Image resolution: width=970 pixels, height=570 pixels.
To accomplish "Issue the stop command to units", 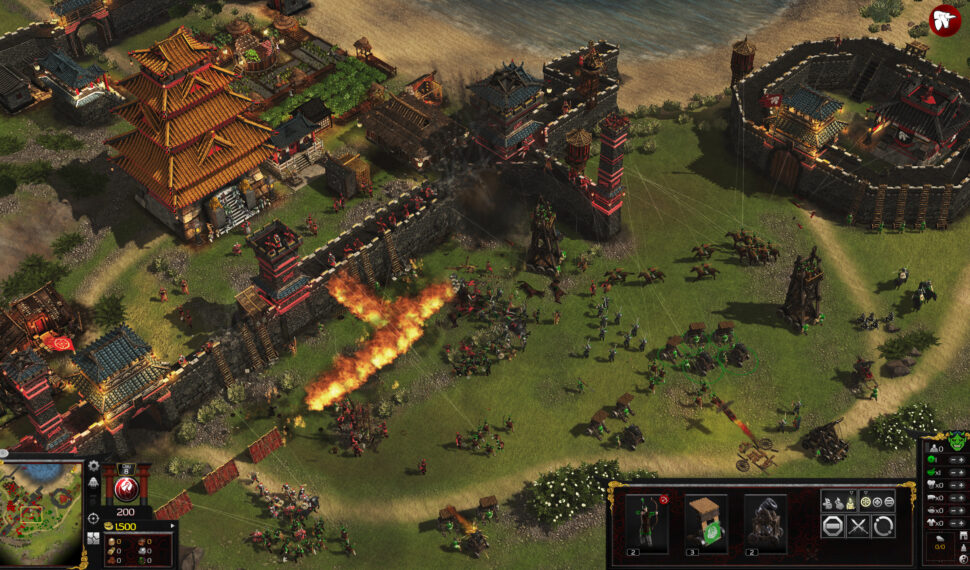I will coord(832,527).
